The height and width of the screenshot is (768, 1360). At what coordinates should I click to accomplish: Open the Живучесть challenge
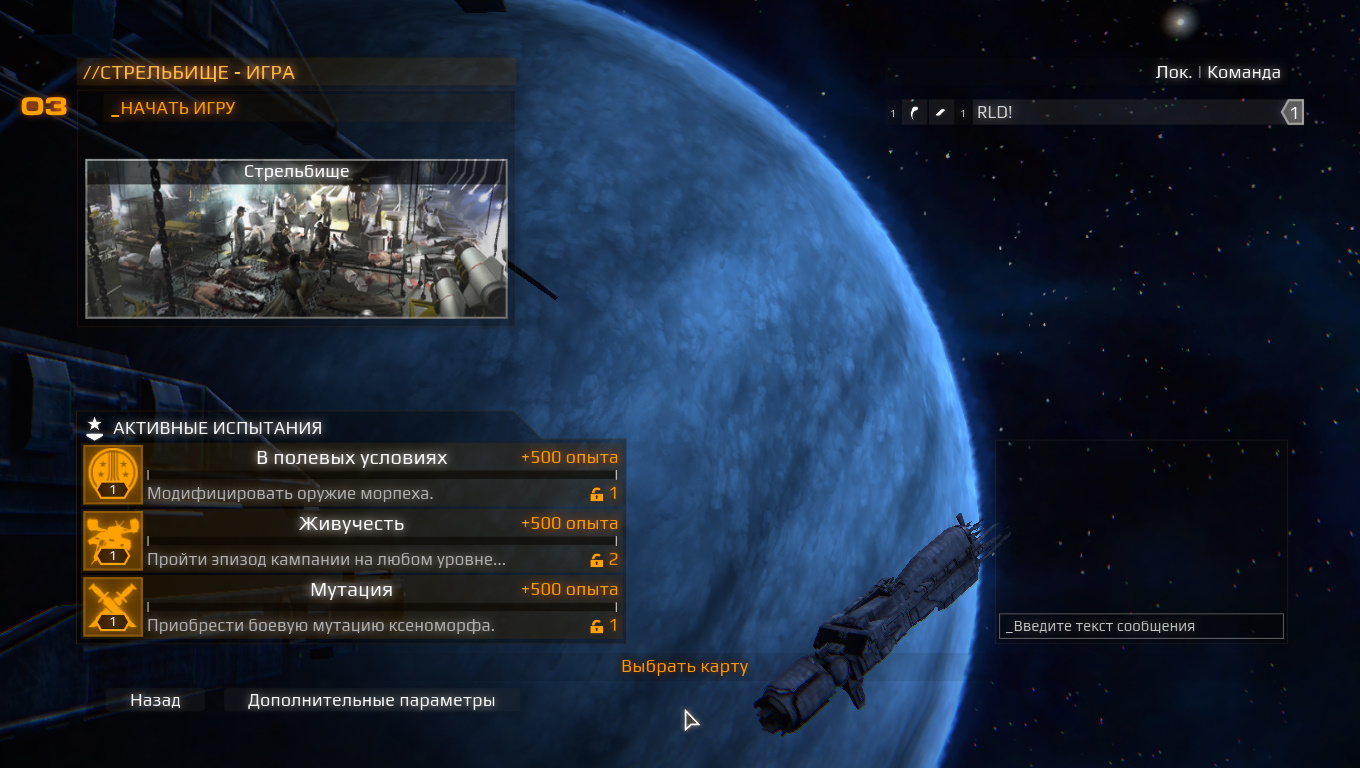[x=352, y=540]
